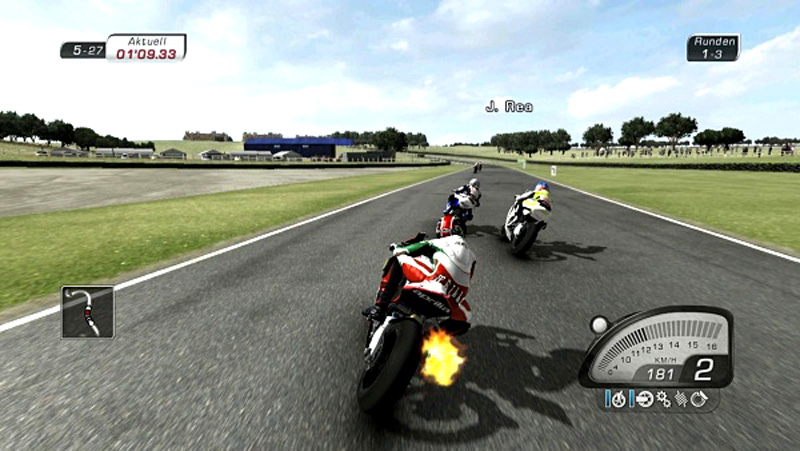This screenshot has height=451, width=800.
Task: Click the circular arrow icon
Action: point(699,399)
